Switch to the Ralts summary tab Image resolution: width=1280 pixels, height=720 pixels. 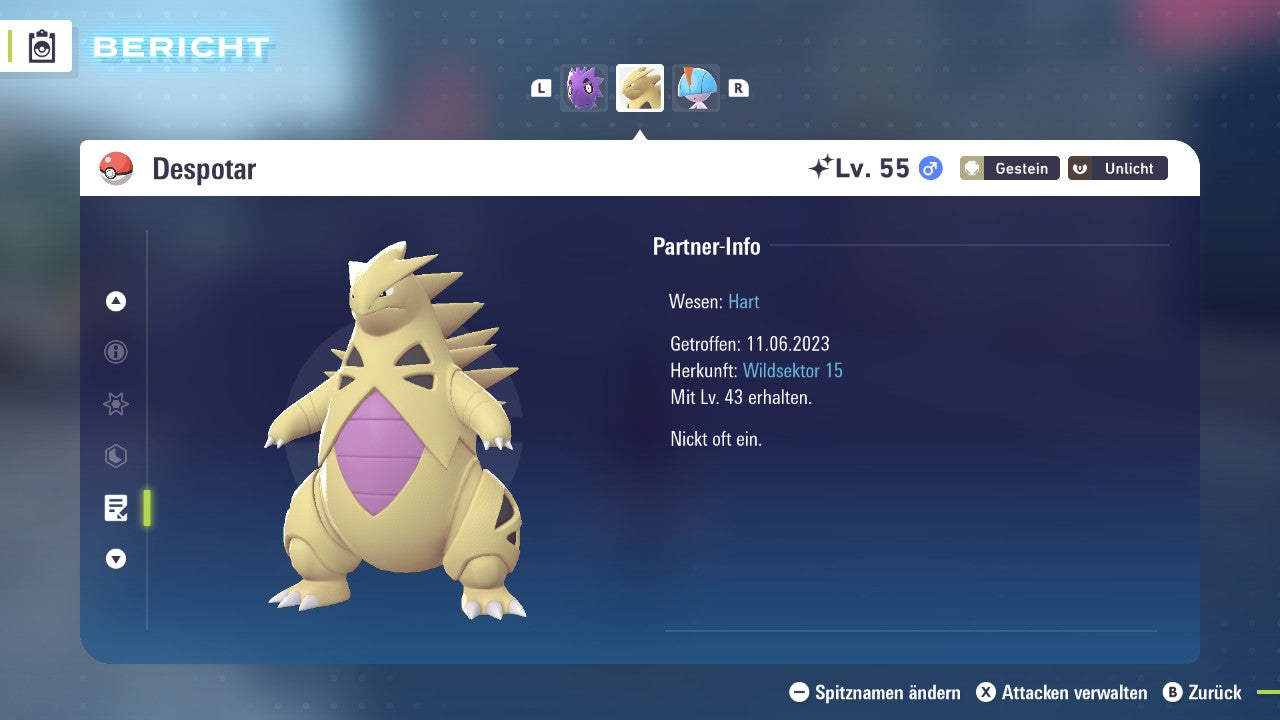point(696,88)
